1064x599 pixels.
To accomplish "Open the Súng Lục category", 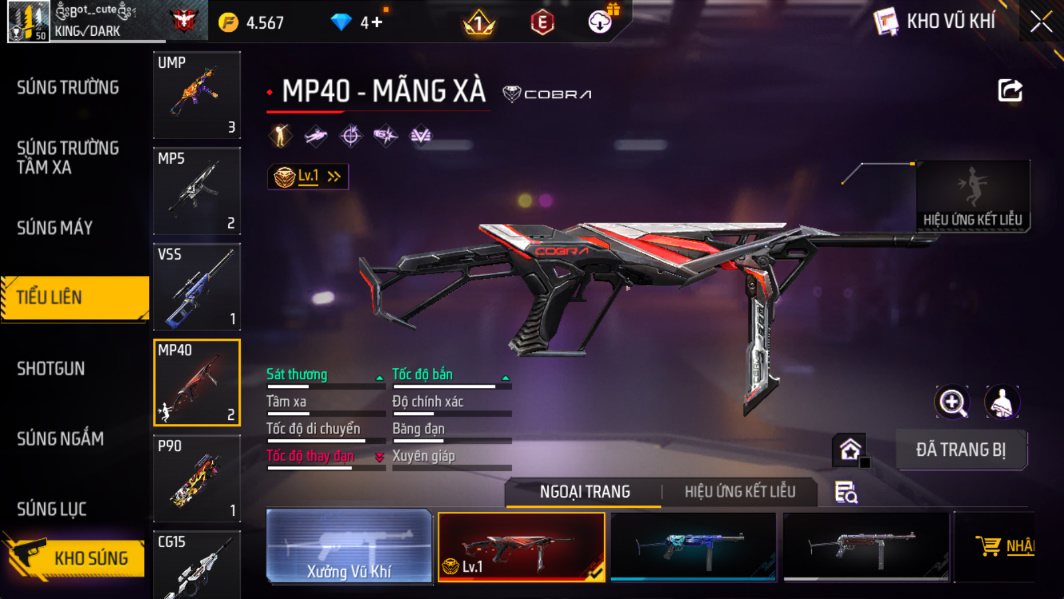I will tap(52, 510).
